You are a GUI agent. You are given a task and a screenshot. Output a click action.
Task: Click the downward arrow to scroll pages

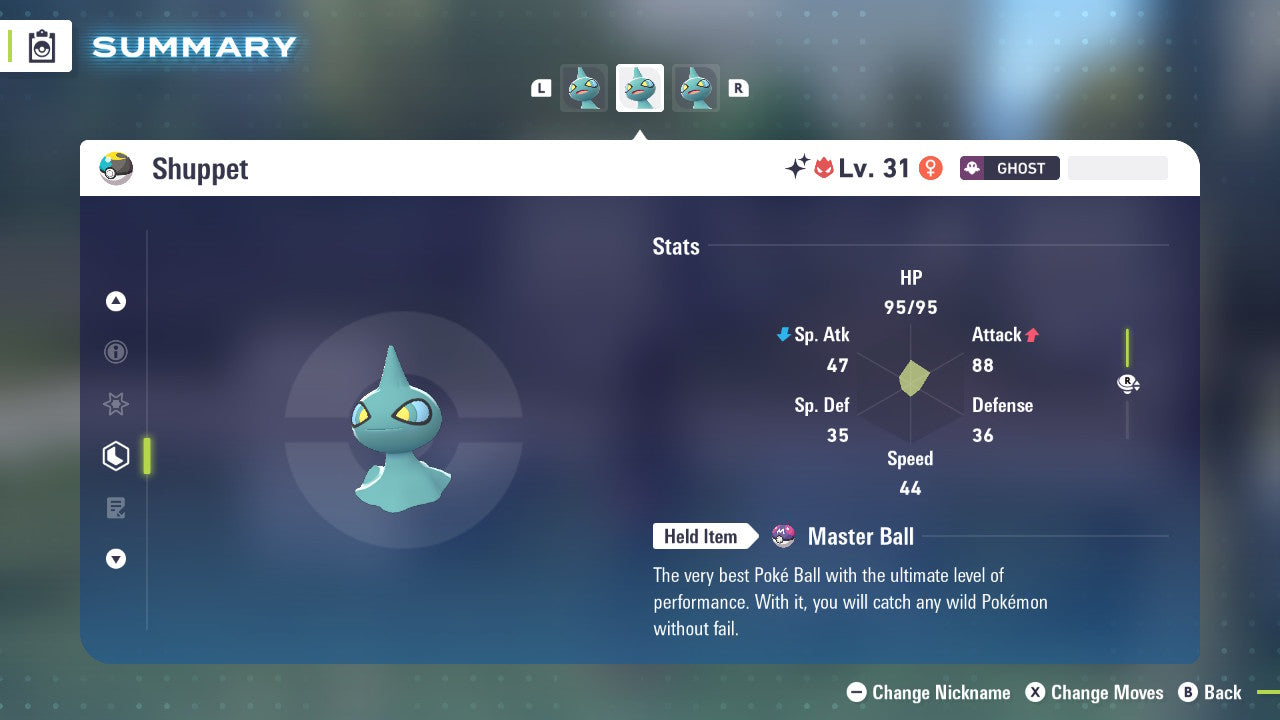click(116, 559)
